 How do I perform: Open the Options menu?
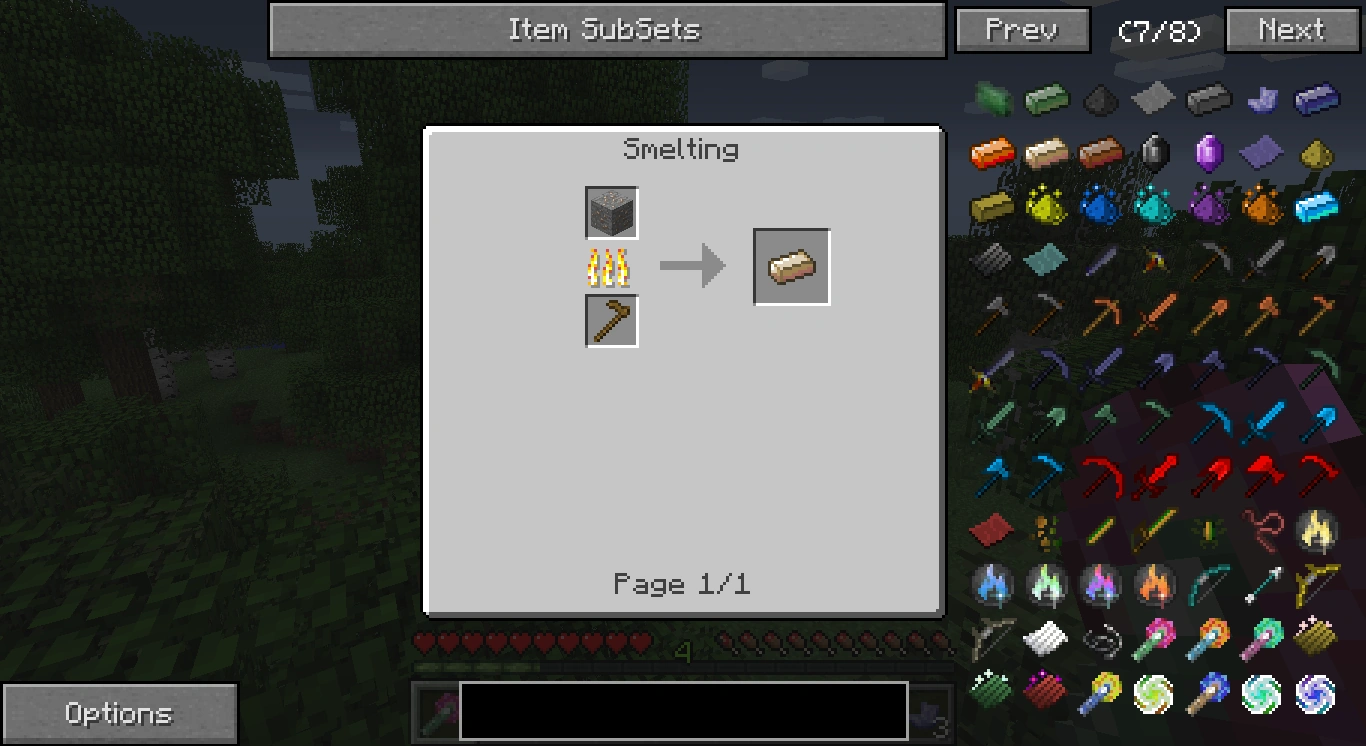point(119,712)
